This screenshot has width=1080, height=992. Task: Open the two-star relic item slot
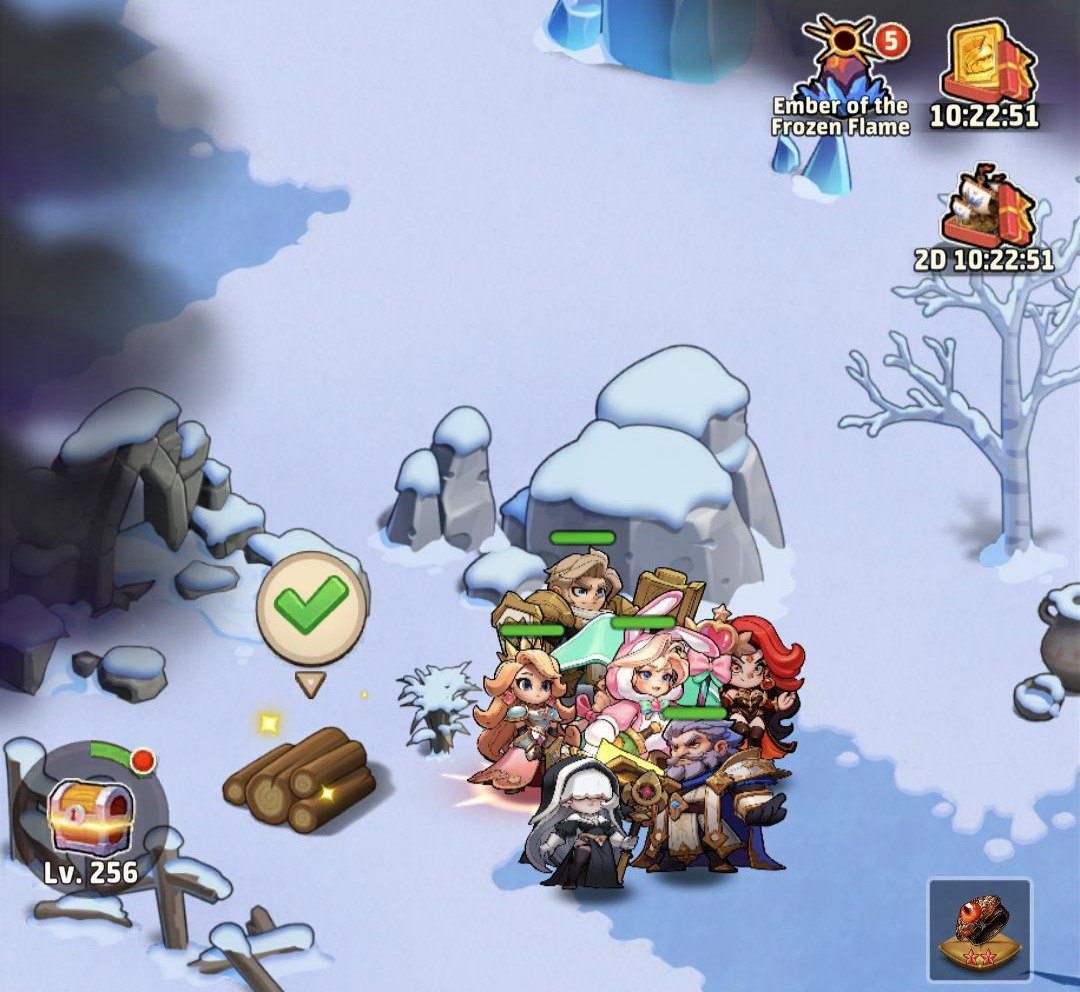tap(979, 928)
